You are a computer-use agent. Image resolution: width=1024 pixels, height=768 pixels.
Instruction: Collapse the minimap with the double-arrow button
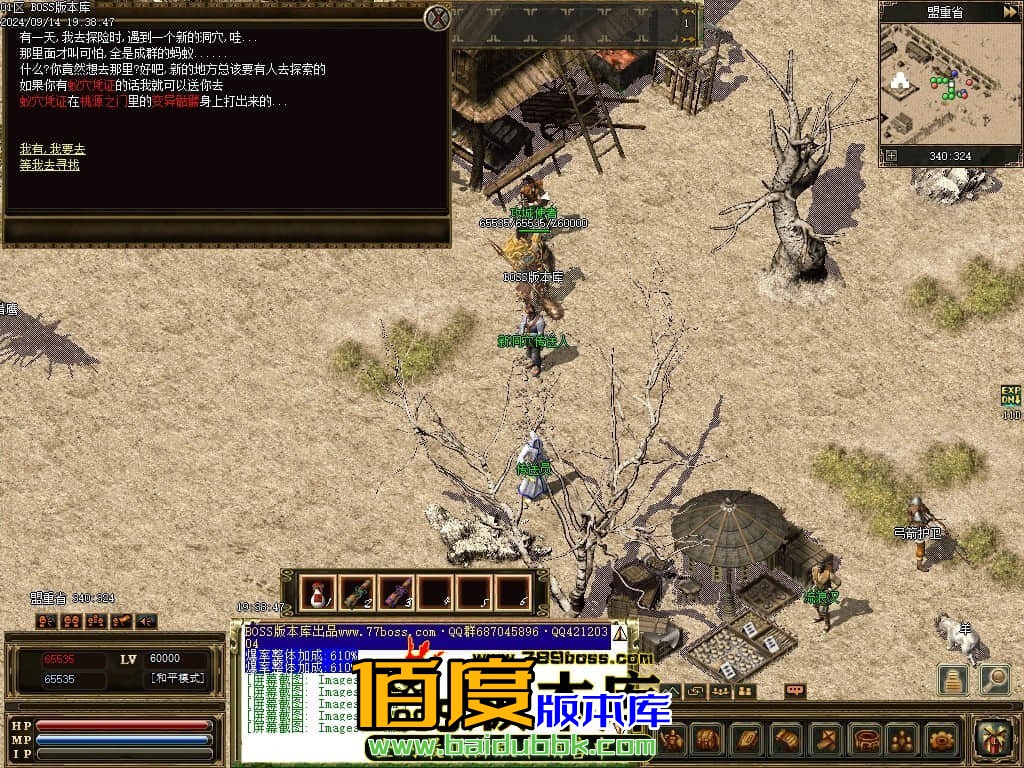click(x=1010, y=12)
